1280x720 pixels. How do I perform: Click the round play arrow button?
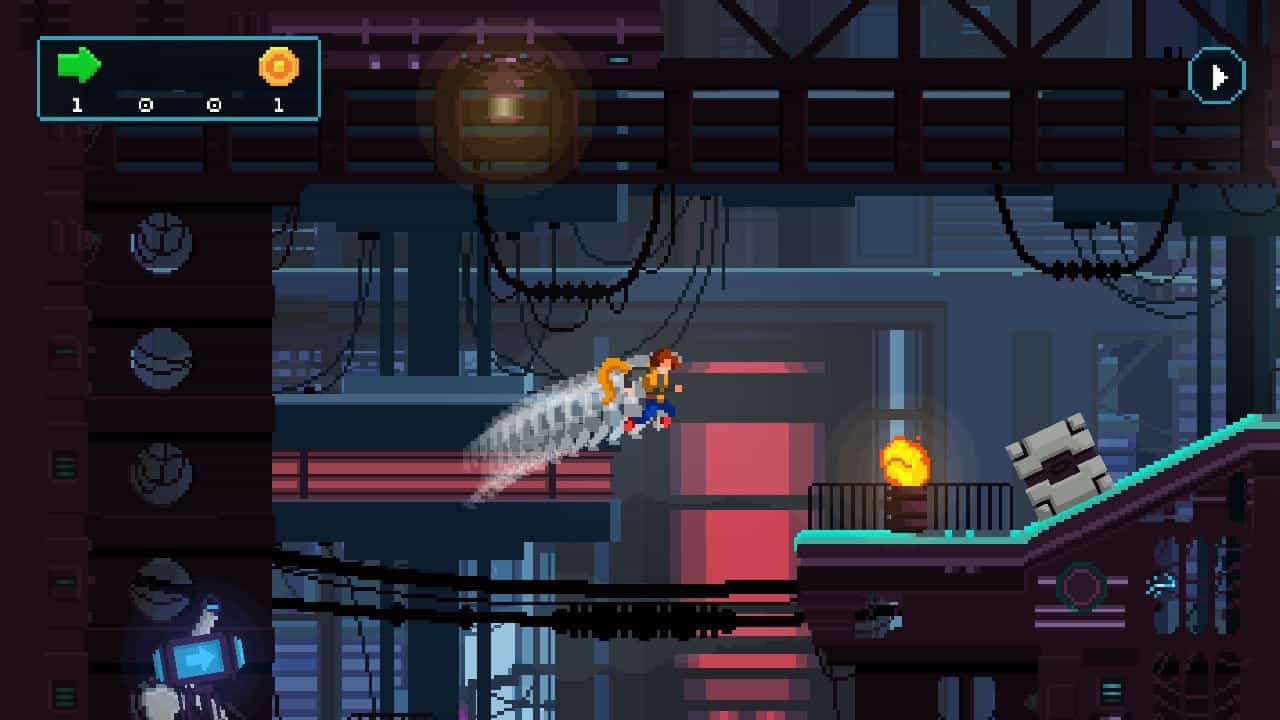[1216, 77]
